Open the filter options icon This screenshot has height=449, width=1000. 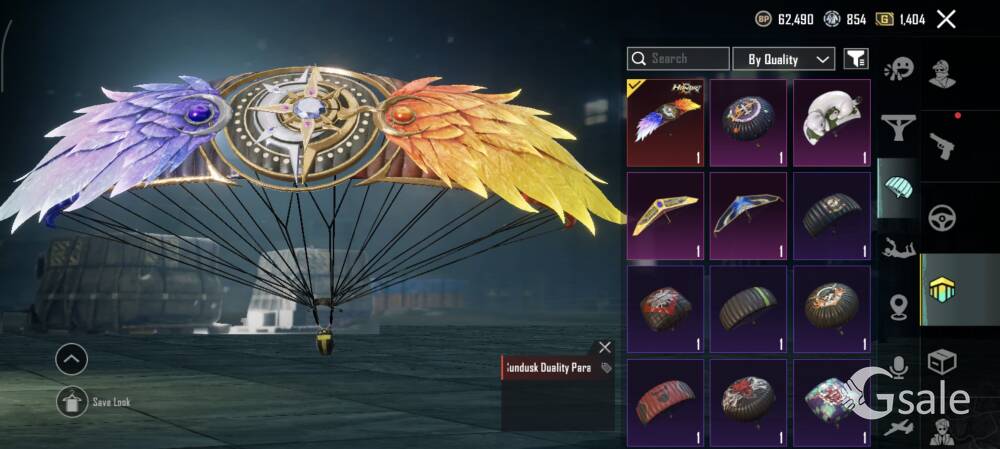pos(856,59)
